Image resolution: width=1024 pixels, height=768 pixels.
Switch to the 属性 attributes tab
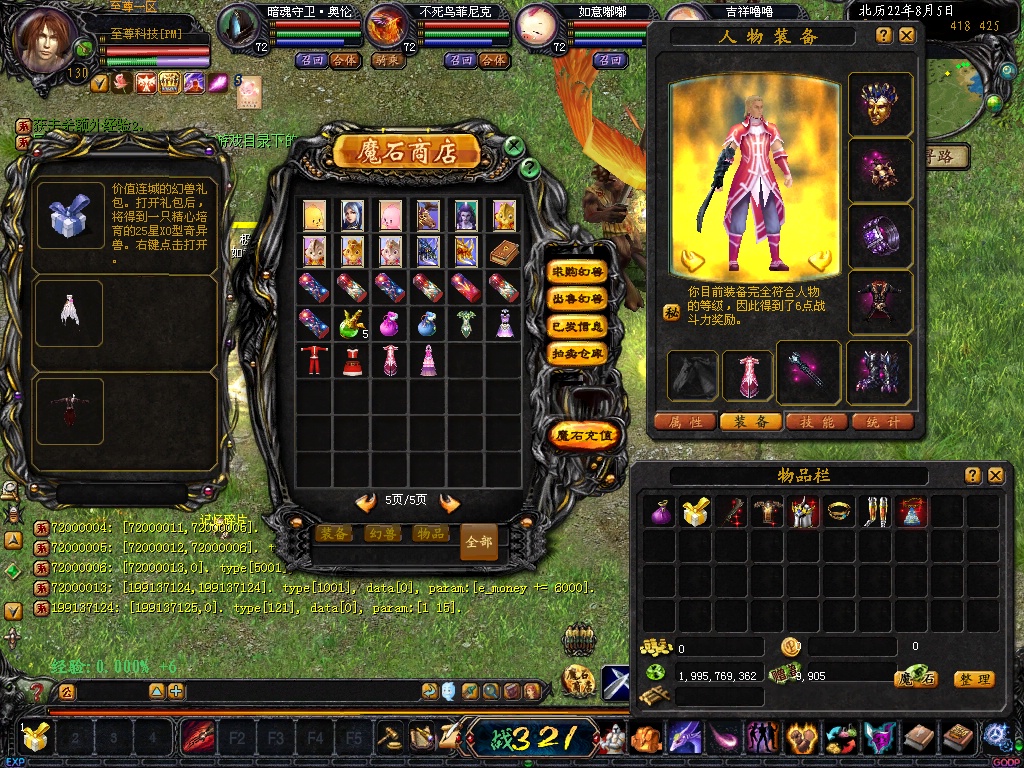tap(685, 422)
